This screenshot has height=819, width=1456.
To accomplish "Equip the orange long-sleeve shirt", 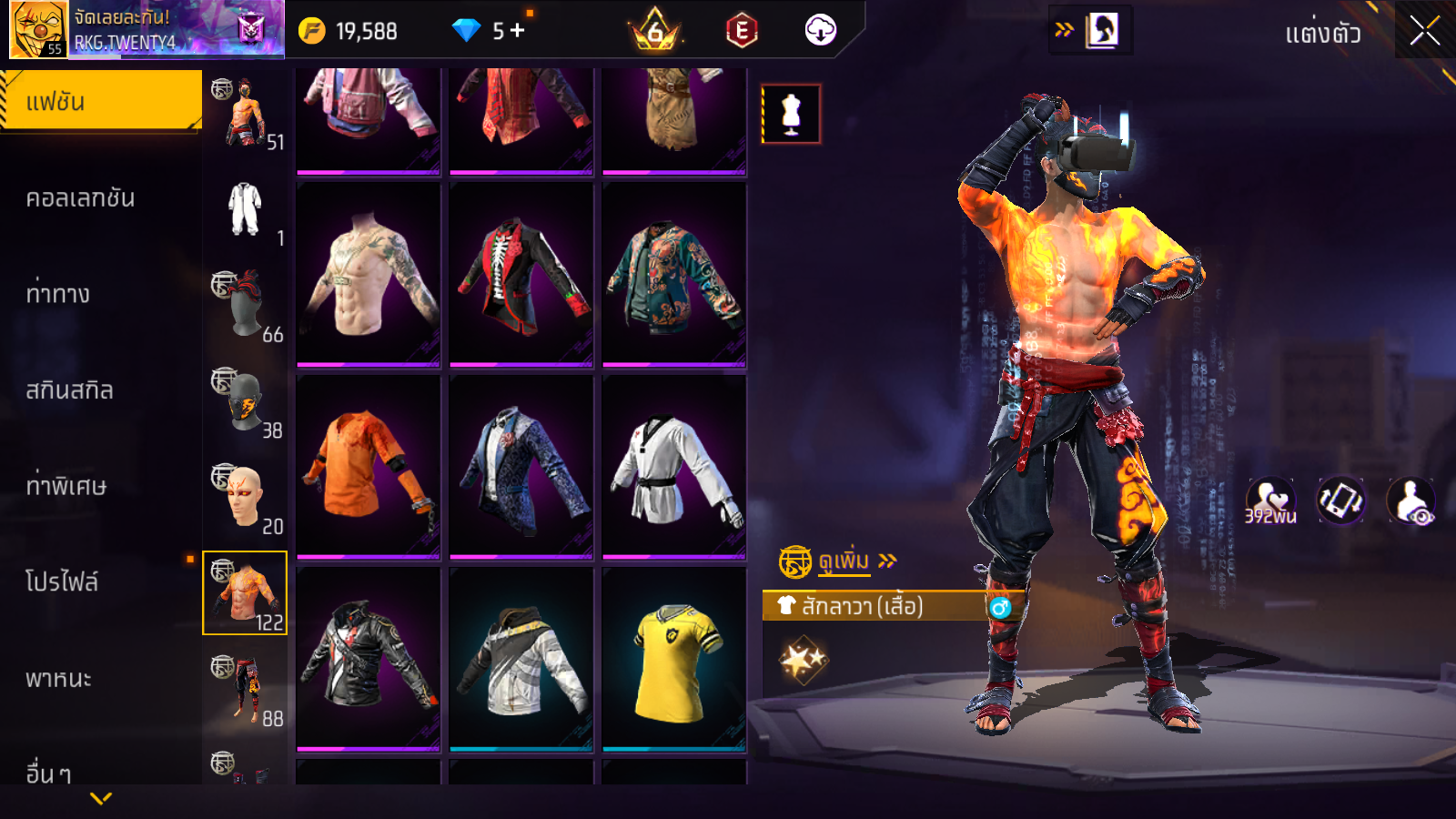I will [369, 467].
